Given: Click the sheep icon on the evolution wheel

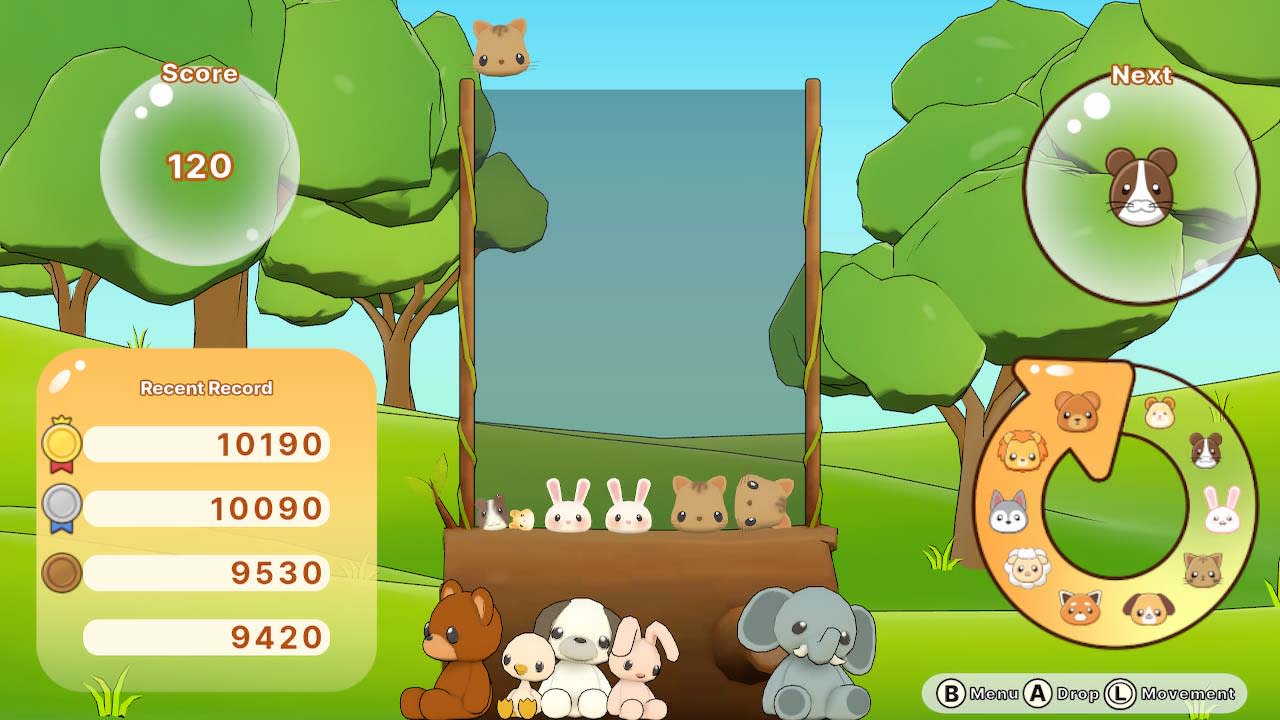Looking at the screenshot, I should coord(1025,566).
